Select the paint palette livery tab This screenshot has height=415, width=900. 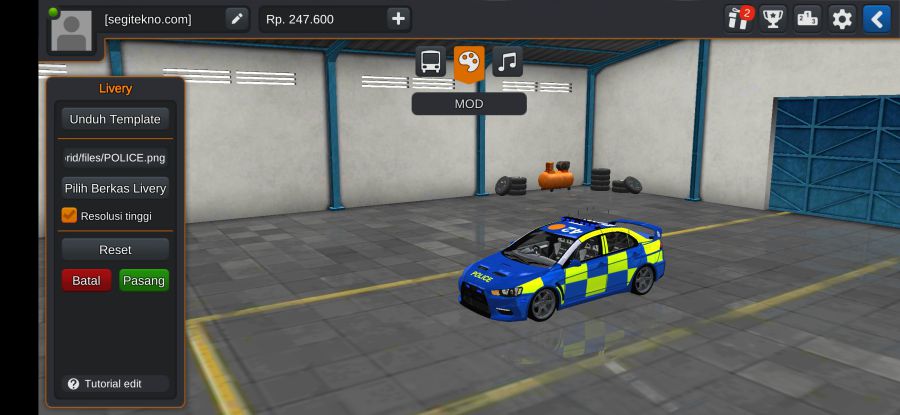[x=469, y=62]
